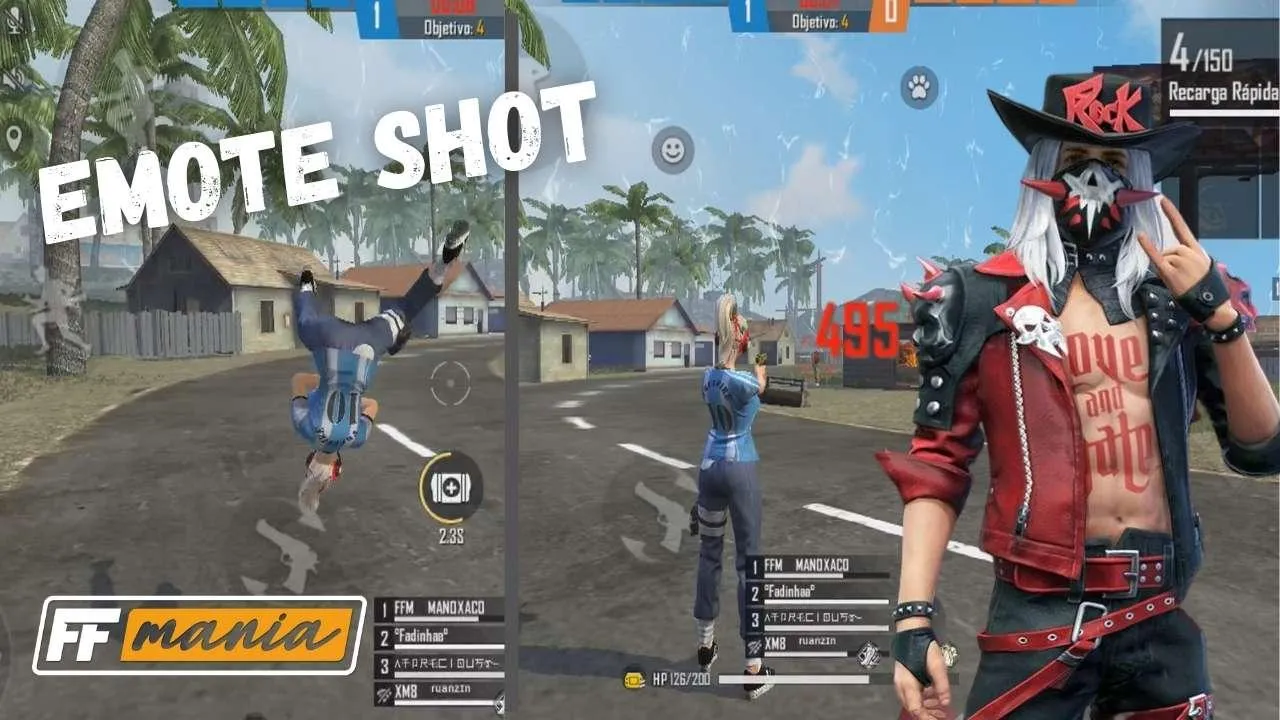Screen dimensions: 1280x720
Task: Toggle the muted voice chat speaker
Action: (x=13, y=75)
